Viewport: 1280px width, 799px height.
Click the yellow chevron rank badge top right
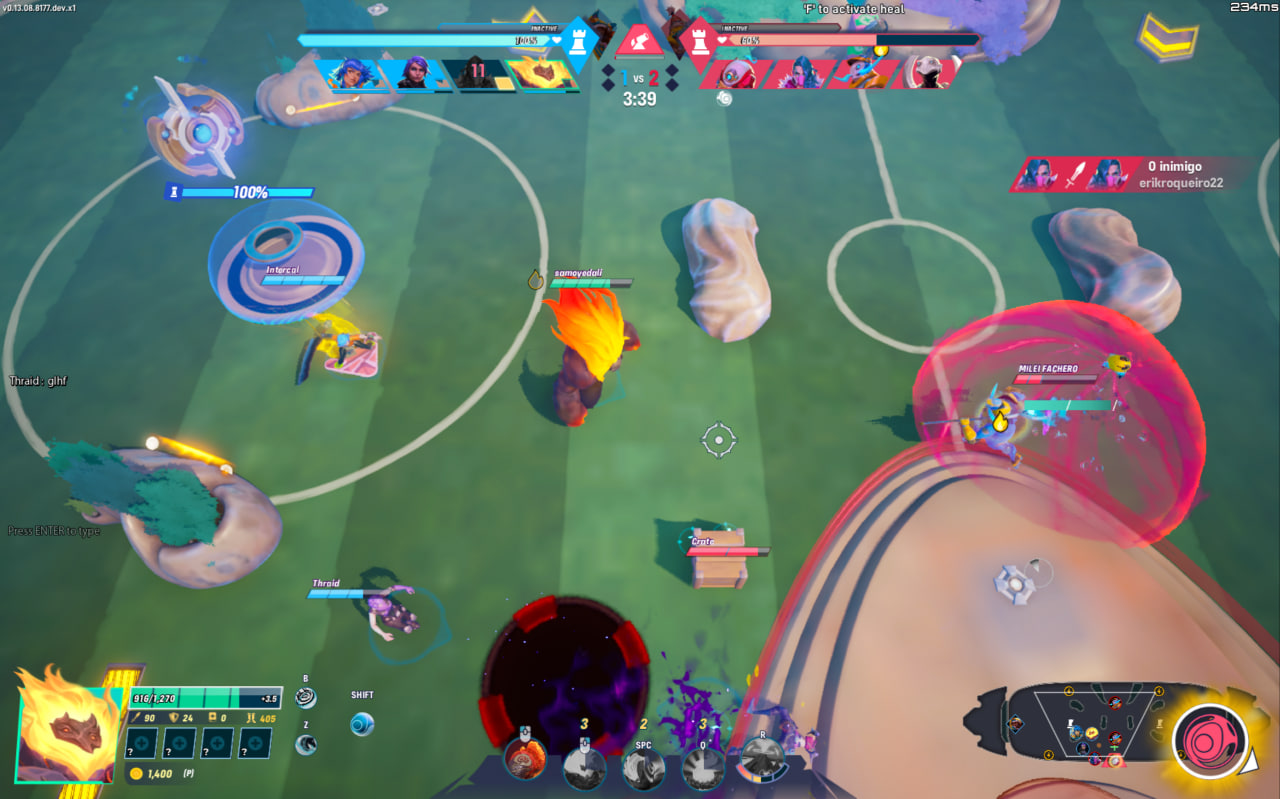coord(1166,40)
